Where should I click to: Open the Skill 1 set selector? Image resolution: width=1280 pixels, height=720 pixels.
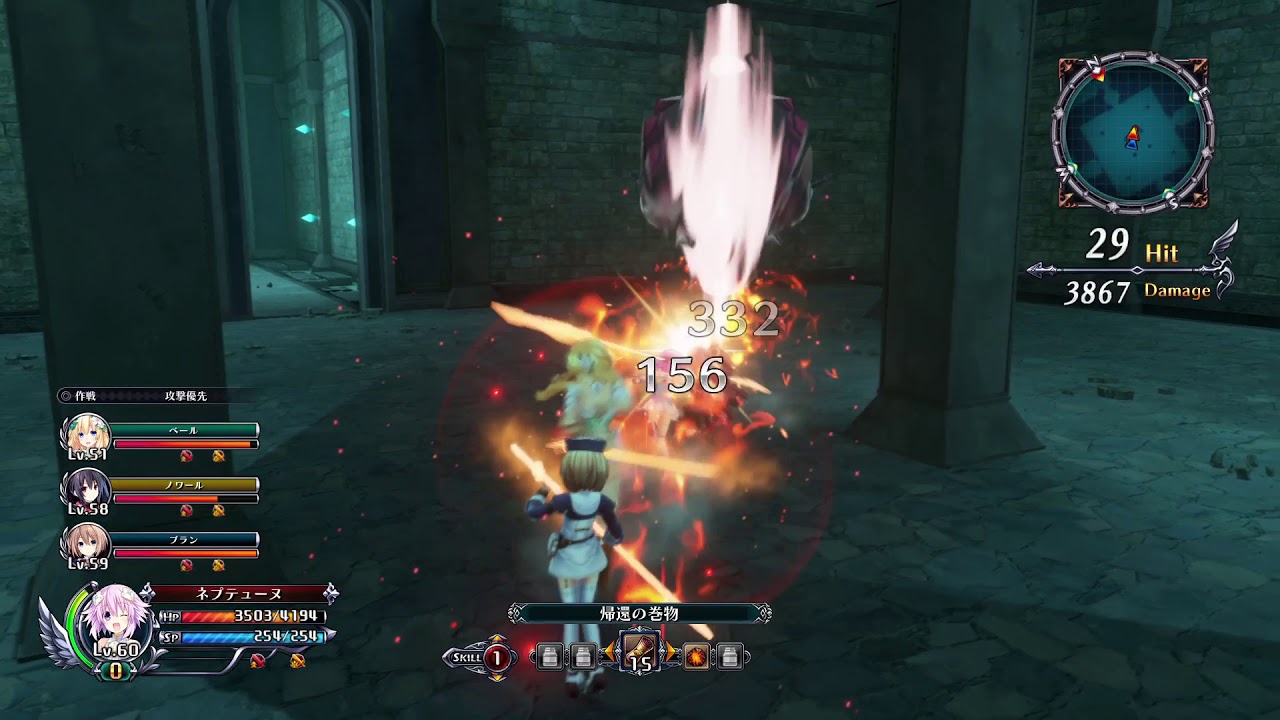[x=496, y=657]
